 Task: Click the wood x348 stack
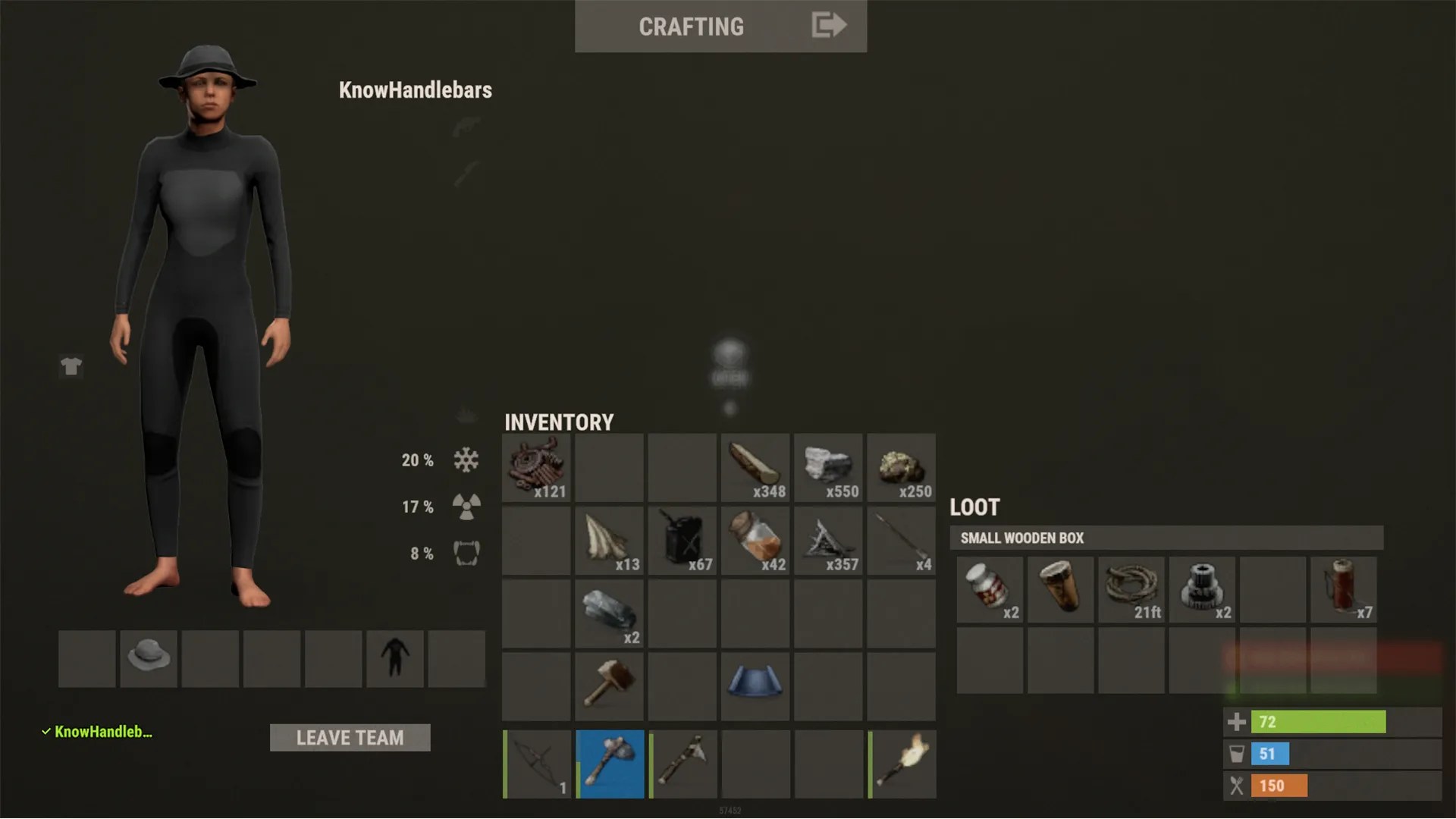pos(755,468)
